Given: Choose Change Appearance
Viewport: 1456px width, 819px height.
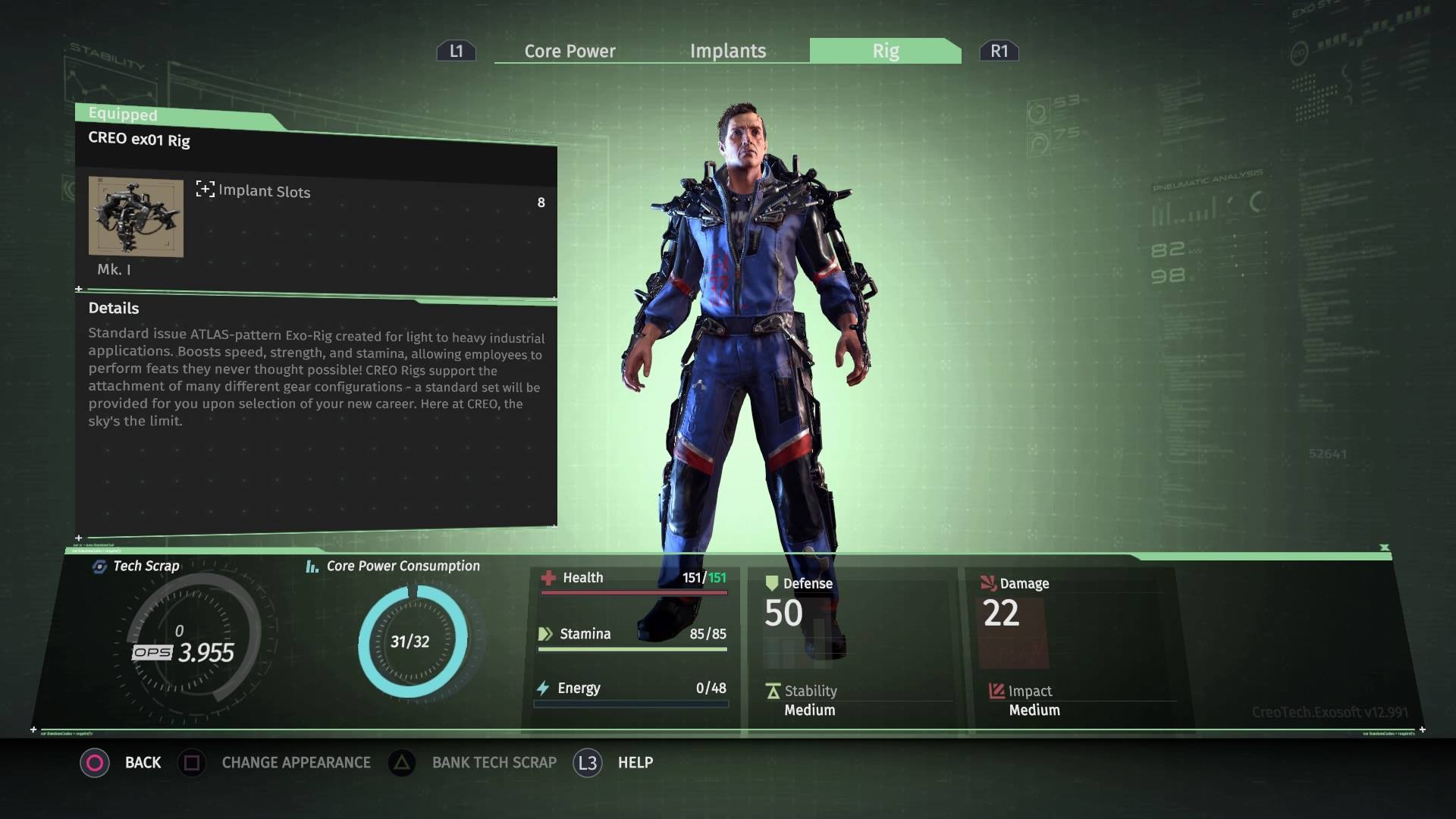Looking at the screenshot, I should tap(296, 762).
